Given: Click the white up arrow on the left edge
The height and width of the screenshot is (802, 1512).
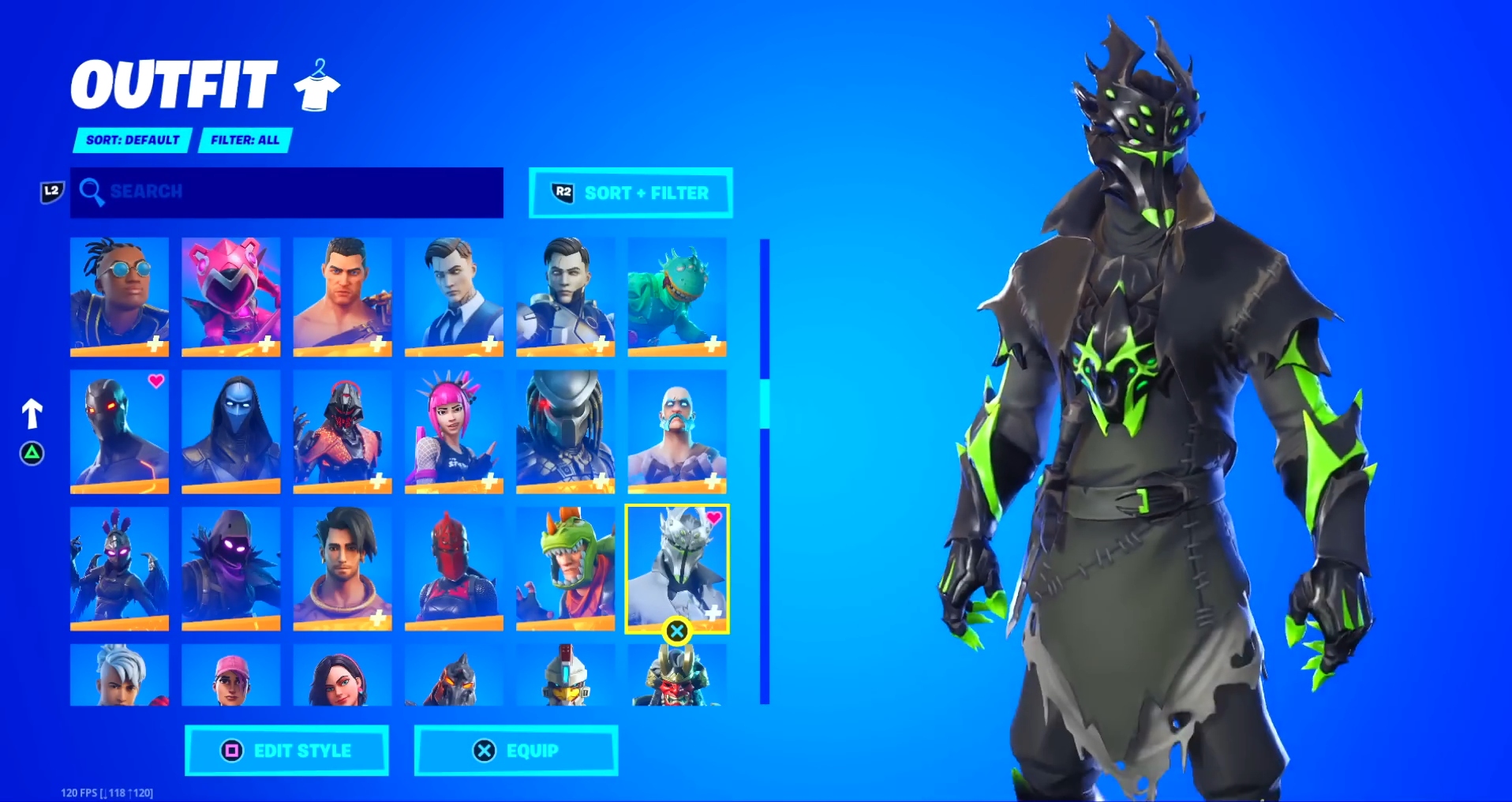Looking at the screenshot, I should pos(32,411).
